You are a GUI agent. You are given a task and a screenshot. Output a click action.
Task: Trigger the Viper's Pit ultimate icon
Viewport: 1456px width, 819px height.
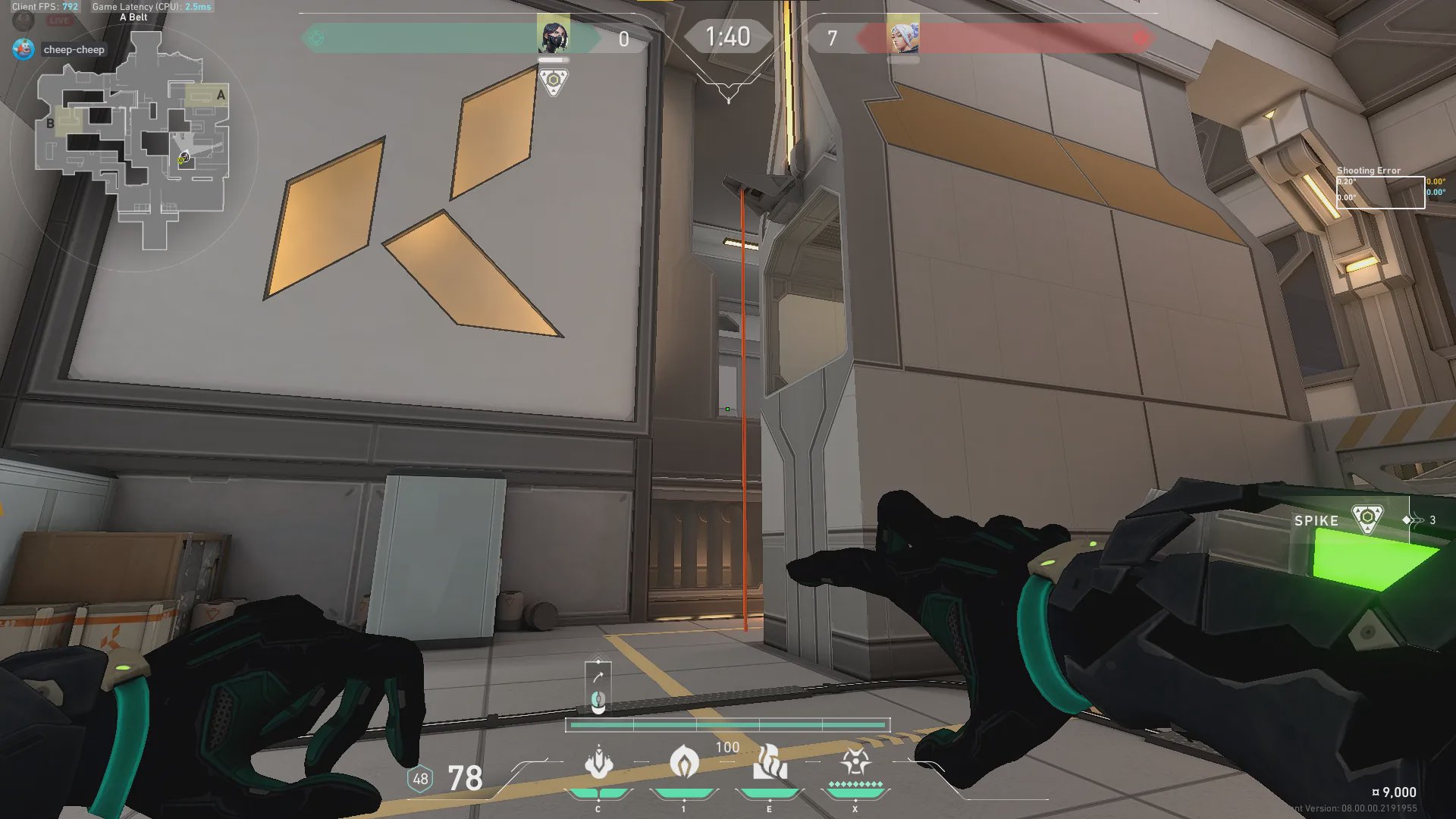(855, 761)
